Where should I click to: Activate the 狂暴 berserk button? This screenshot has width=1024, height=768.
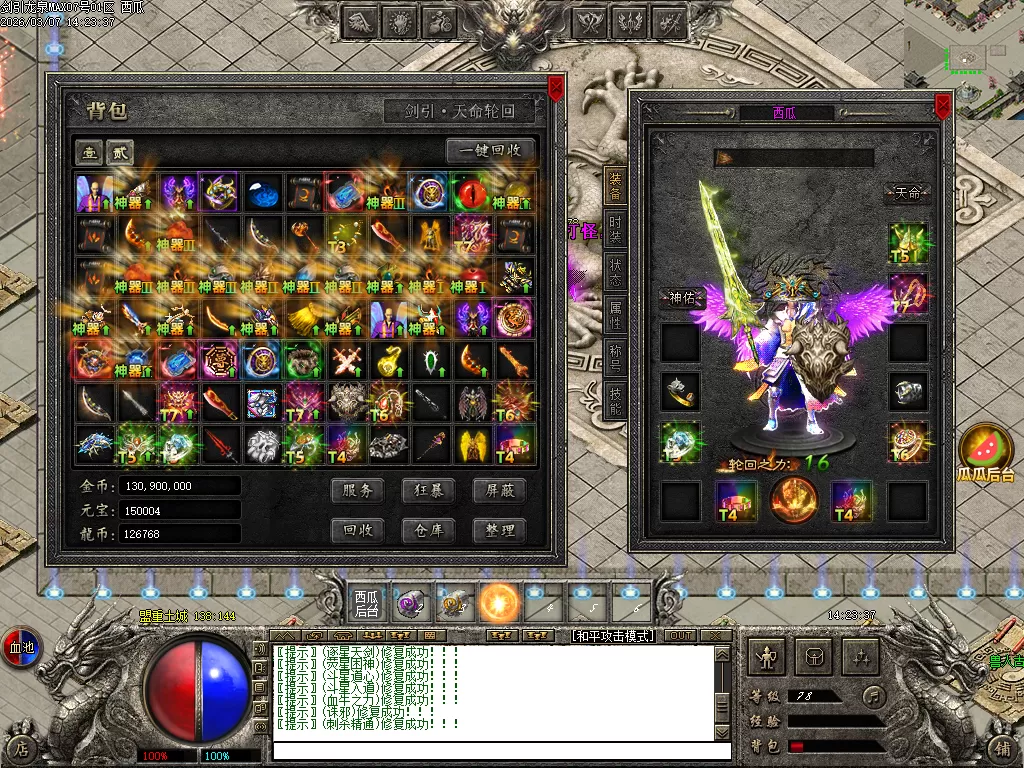(429, 490)
